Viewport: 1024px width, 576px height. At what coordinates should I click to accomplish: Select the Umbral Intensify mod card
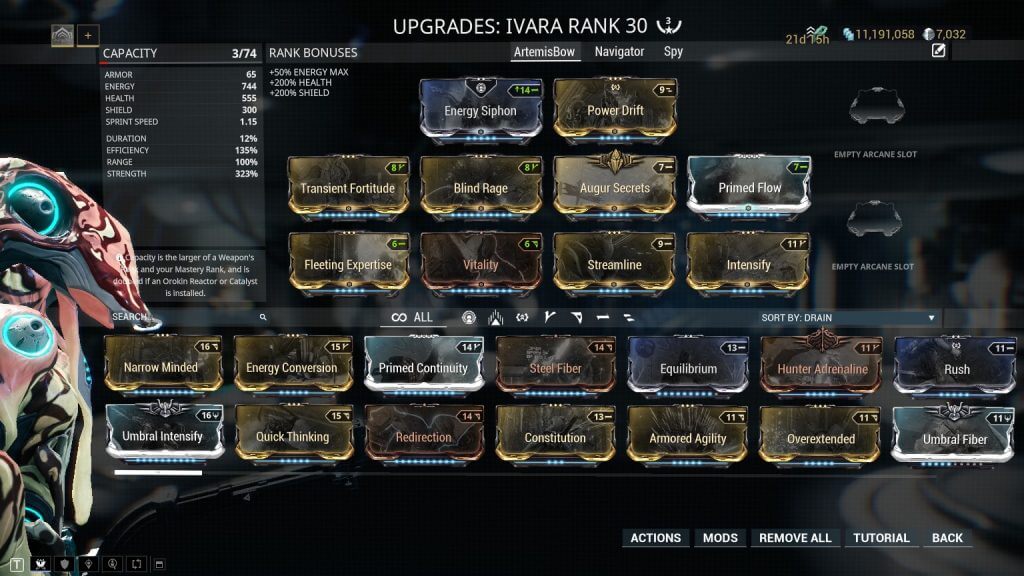164,436
